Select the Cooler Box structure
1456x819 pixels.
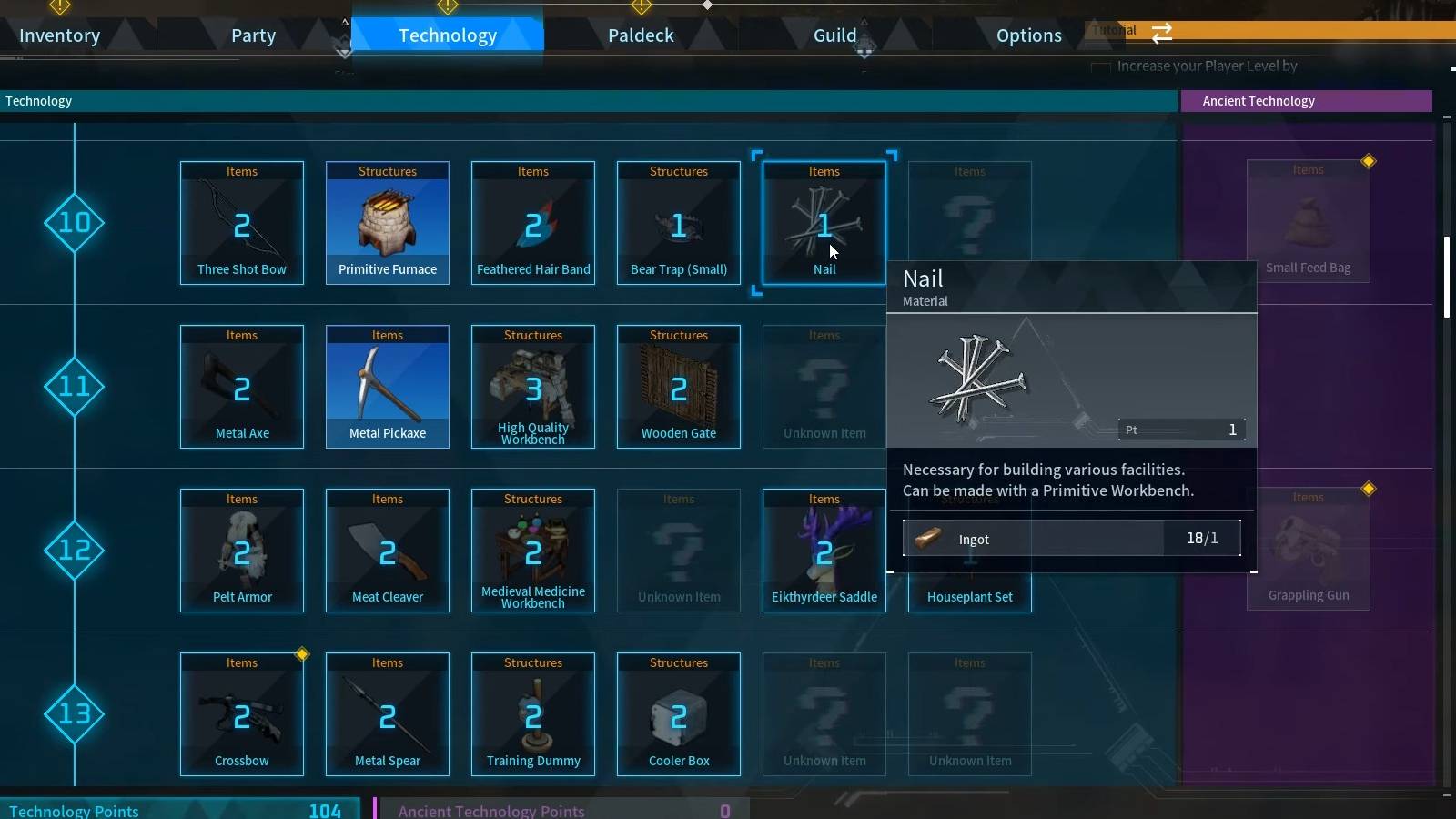pos(678,714)
